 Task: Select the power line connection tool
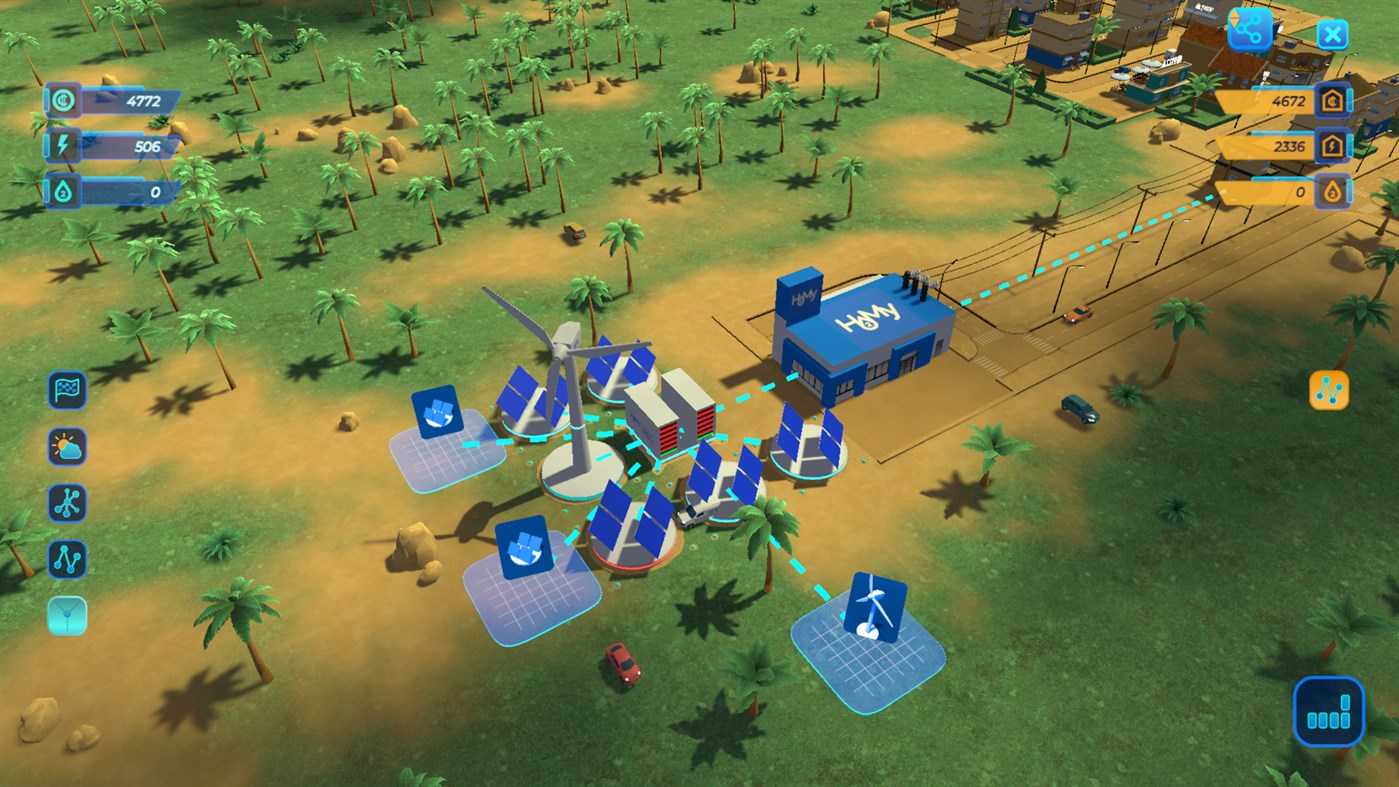pos(65,559)
